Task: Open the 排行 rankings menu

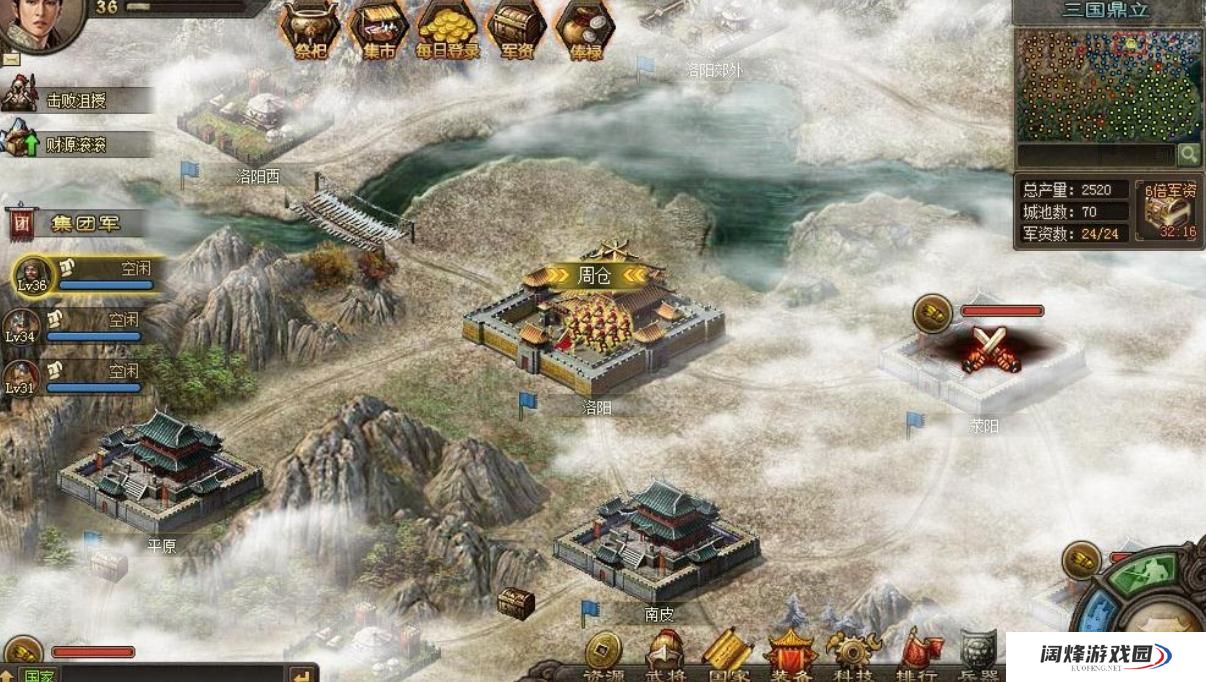Action: (x=915, y=656)
